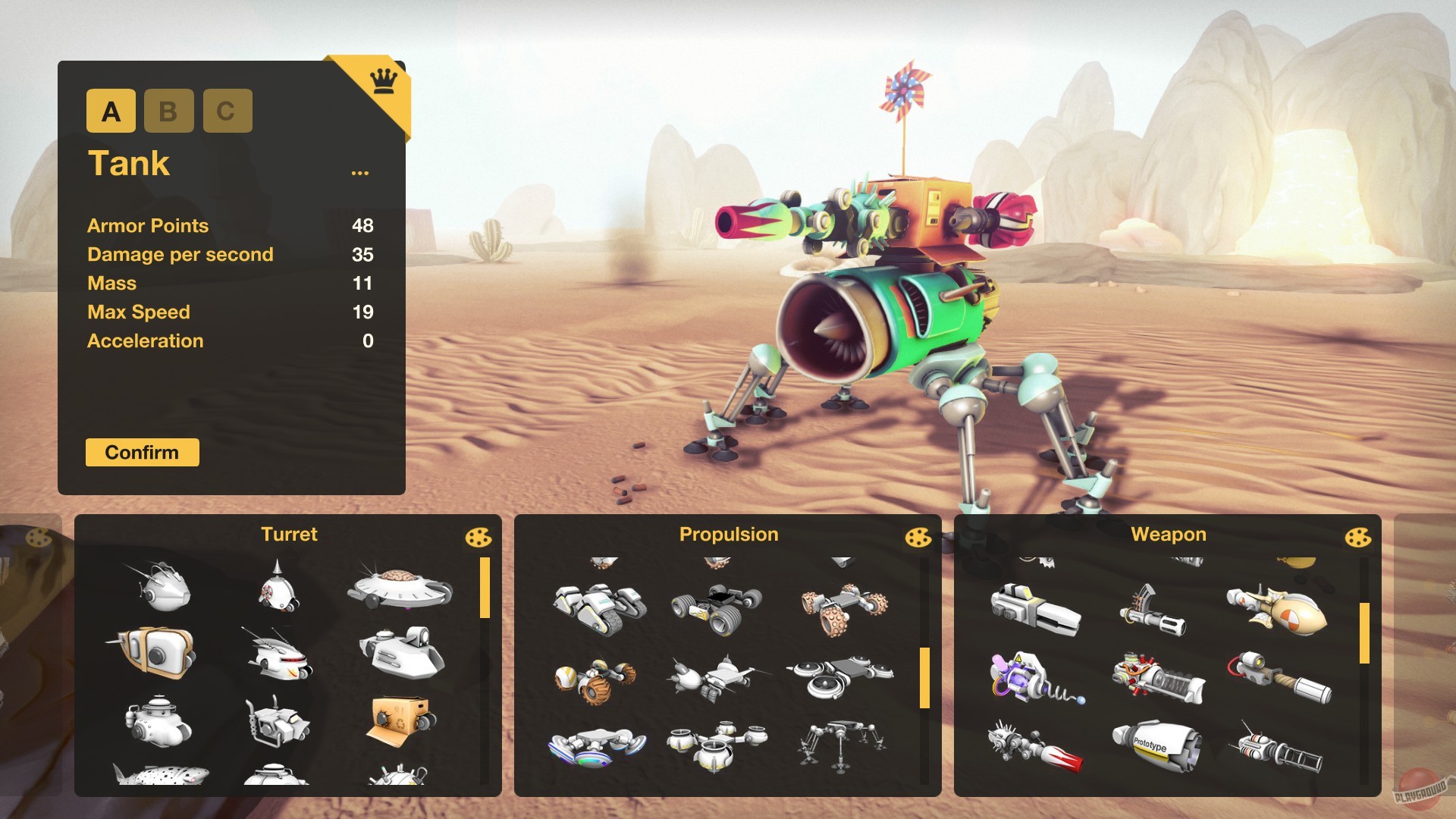Viewport: 1456px width, 819px height.
Task: Switch to loadout slot A
Action: tap(111, 111)
